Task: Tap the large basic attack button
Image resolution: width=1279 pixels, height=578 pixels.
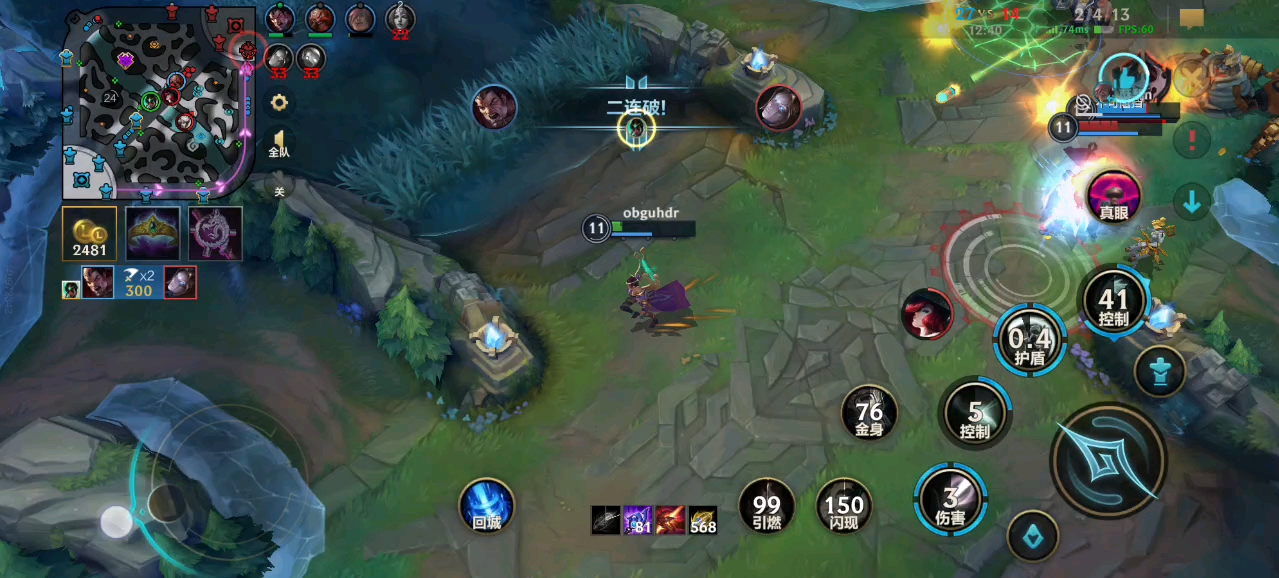Action: [x=1108, y=460]
